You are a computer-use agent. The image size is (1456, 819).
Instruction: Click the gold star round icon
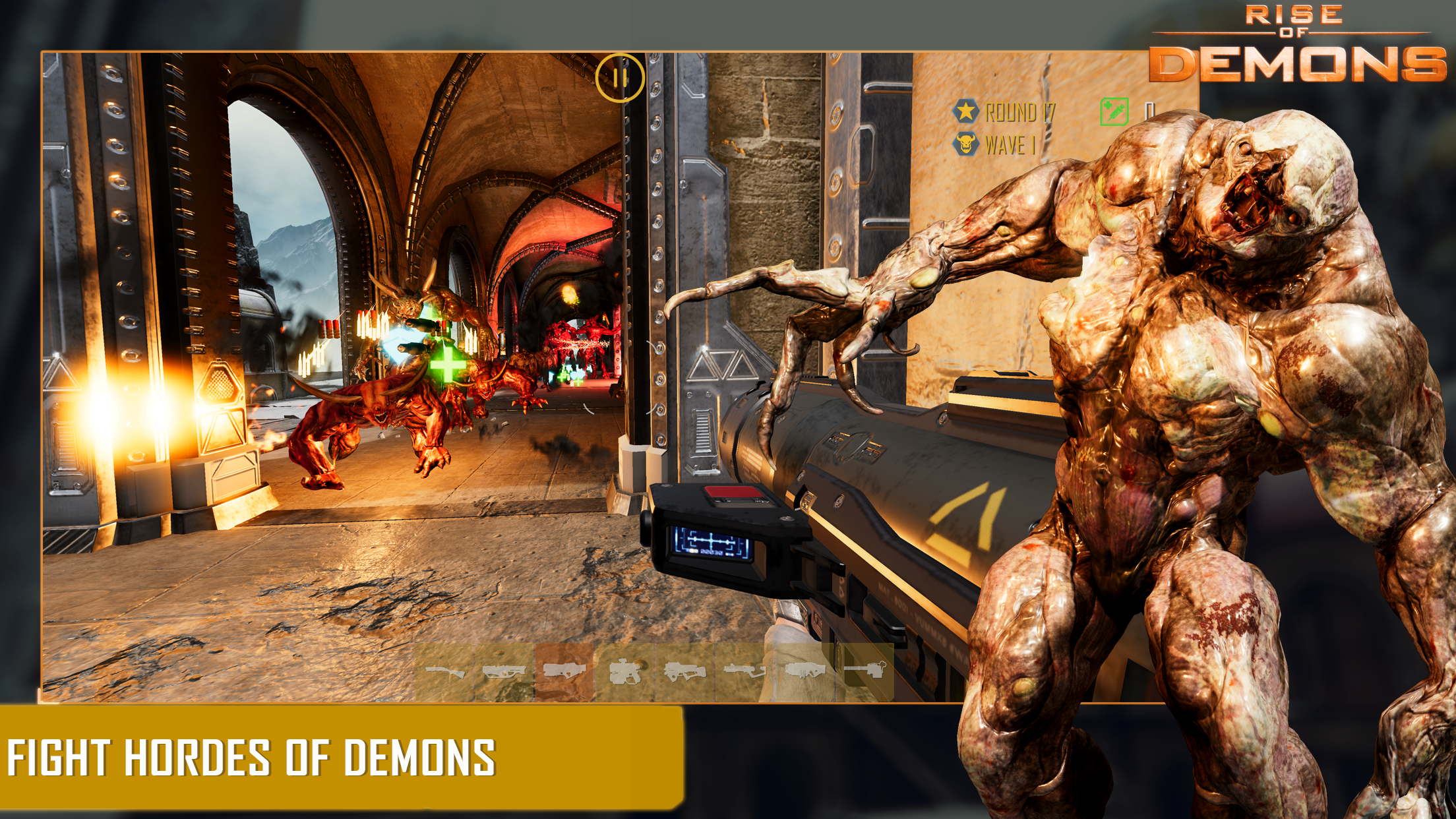pos(965,111)
